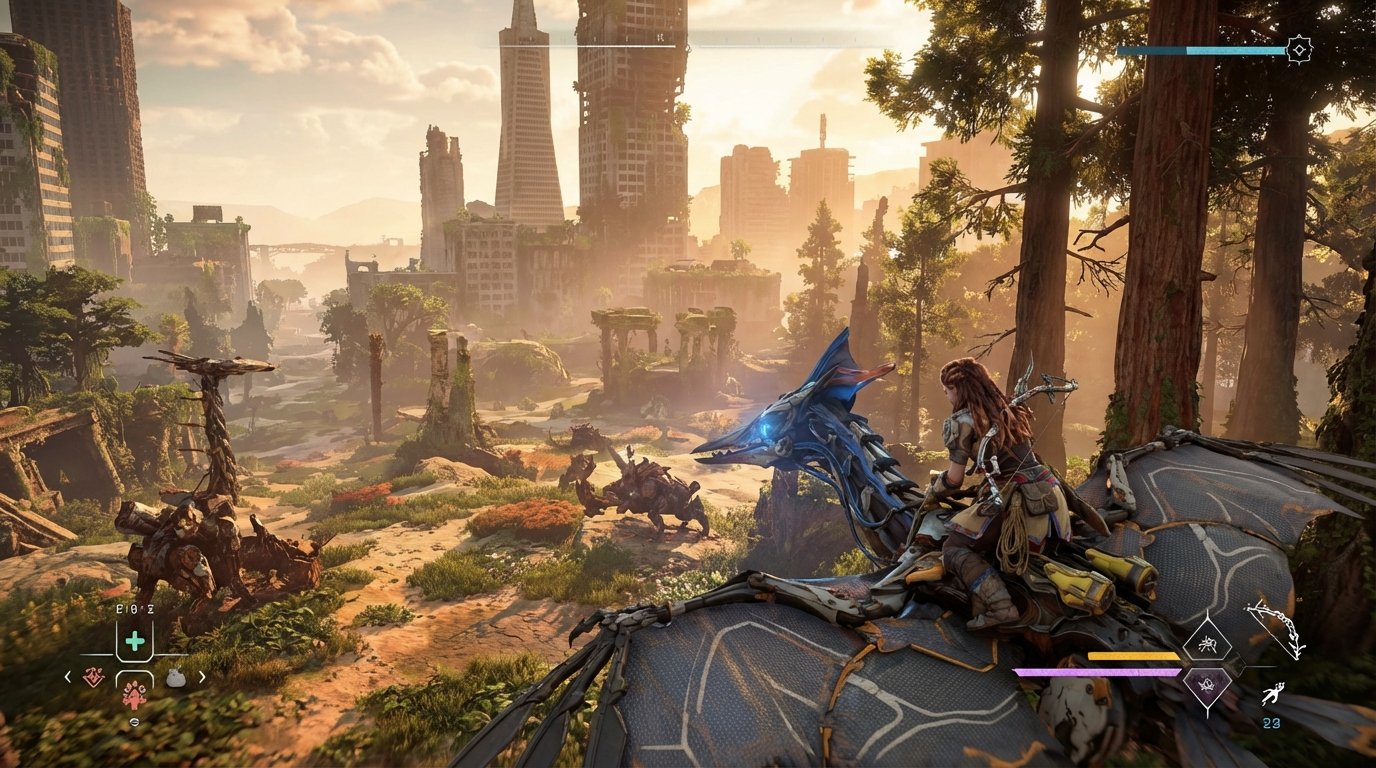Click the yellow weapon charge bar
Image resolution: width=1376 pixels, height=768 pixels.
click(x=1131, y=656)
